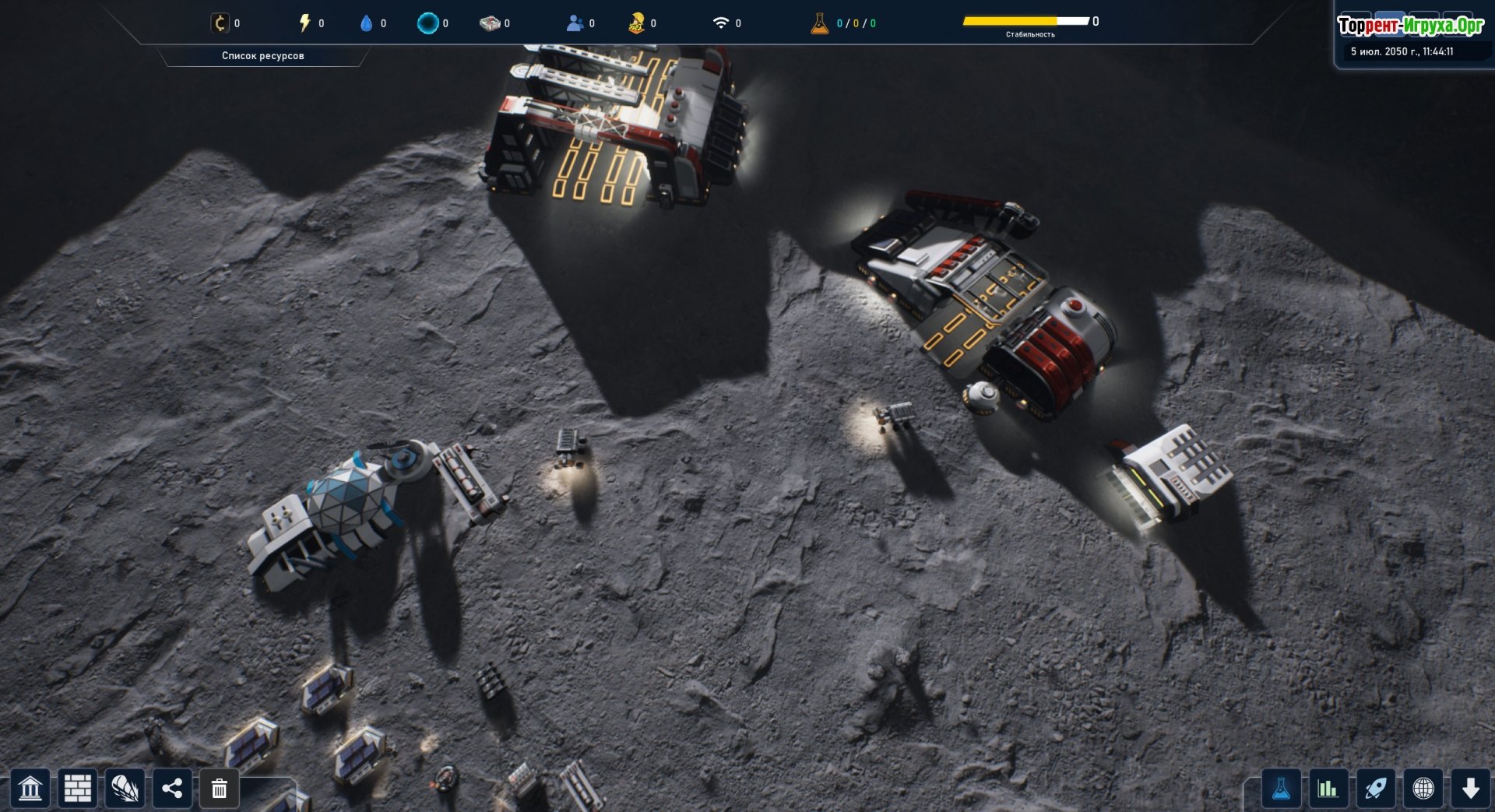
Task: Choose the connections tool with the share-nodes icon
Action: [172, 789]
